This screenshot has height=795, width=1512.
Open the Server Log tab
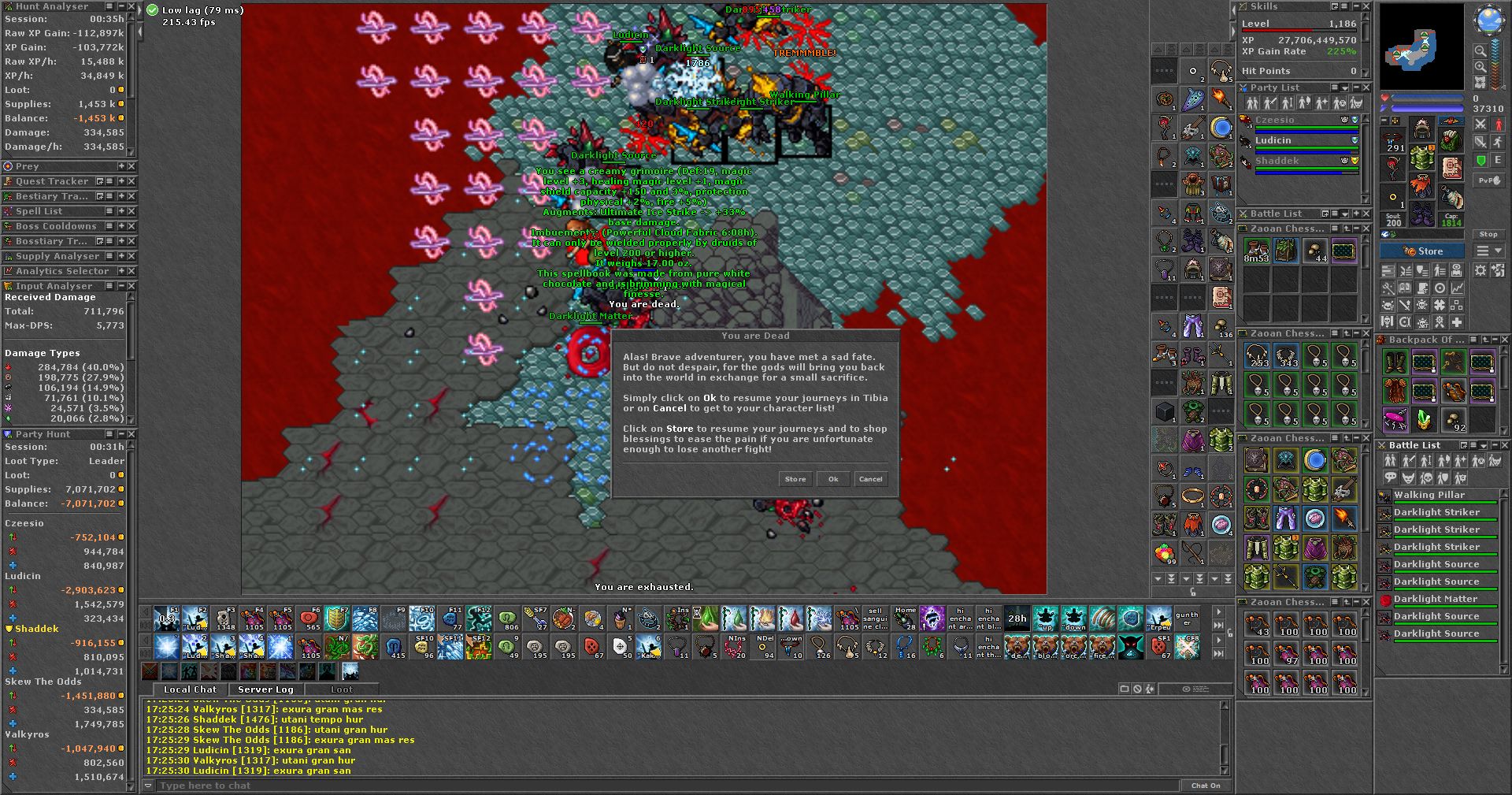click(265, 689)
